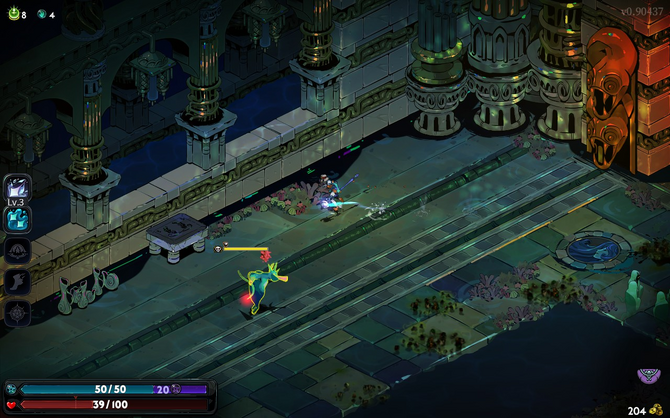Click the empty cloak-silhouette boon slot
The width and height of the screenshot is (670, 418).
[x=17, y=250]
